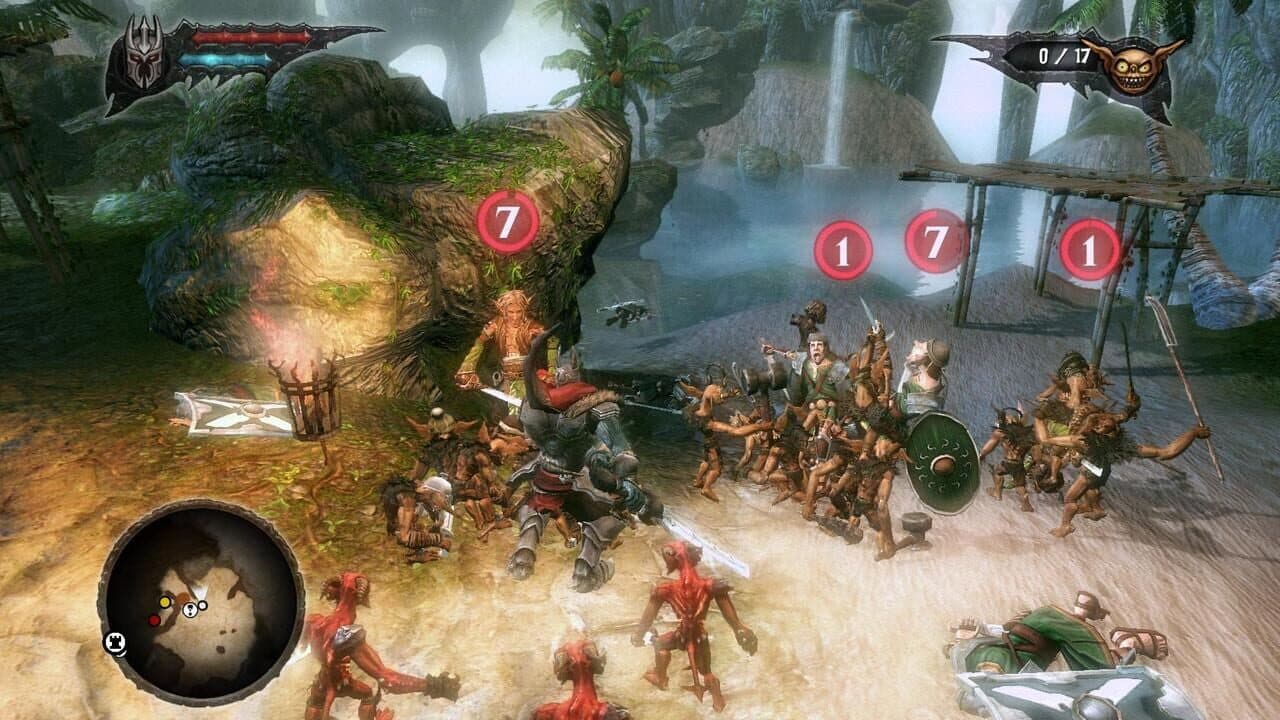This screenshot has height=720, width=1280.
Task: Click the red minion dot on the minimap
Action: [155, 620]
